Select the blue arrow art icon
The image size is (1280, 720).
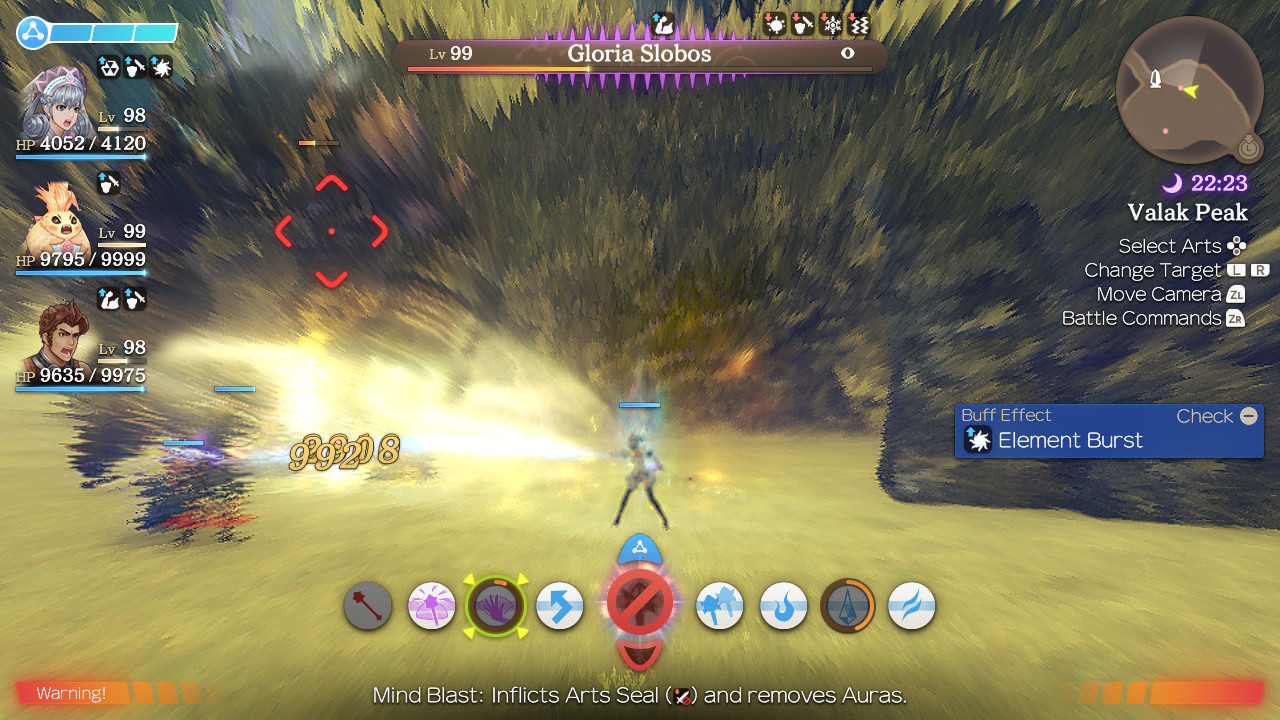coord(559,605)
